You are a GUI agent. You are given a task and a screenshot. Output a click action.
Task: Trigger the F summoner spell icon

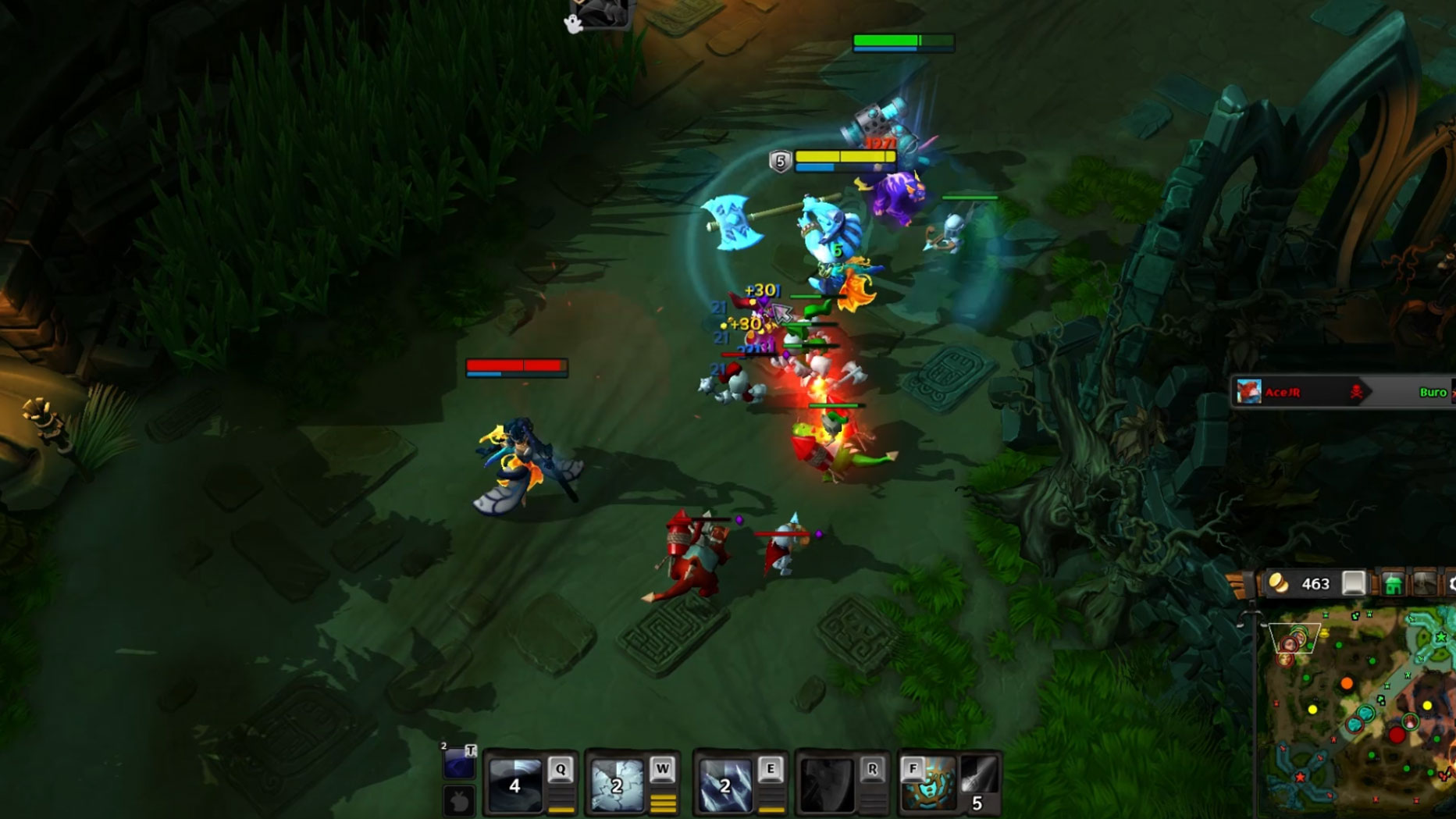click(927, 783)
